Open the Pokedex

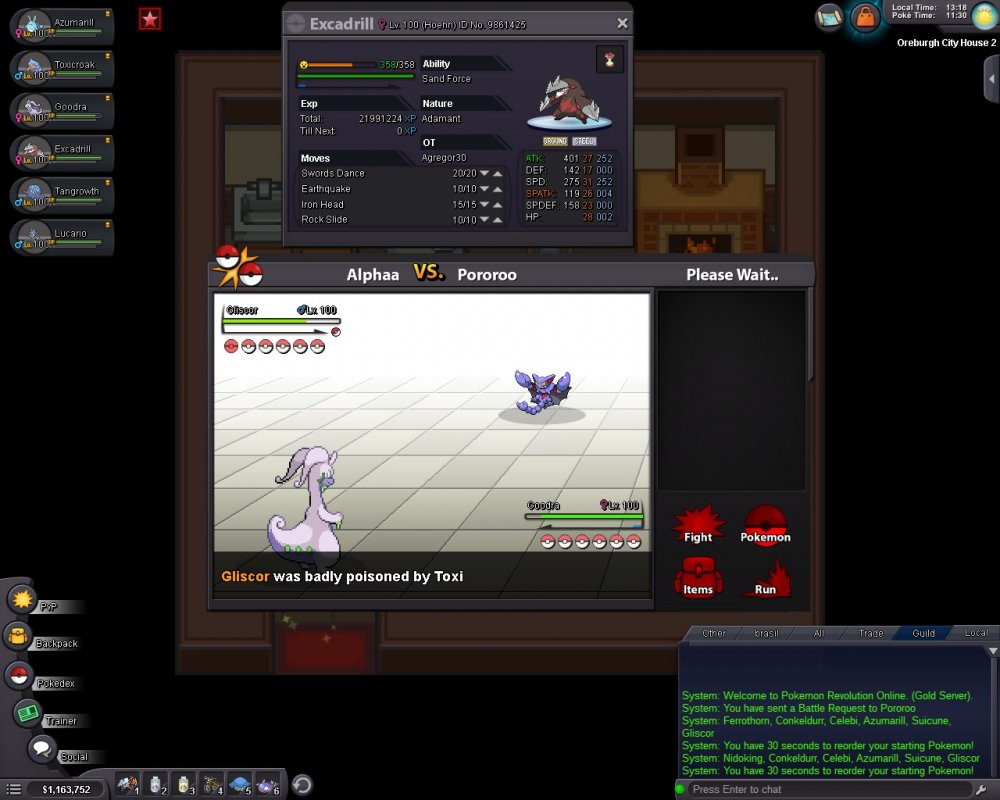[x=18, y=676]
